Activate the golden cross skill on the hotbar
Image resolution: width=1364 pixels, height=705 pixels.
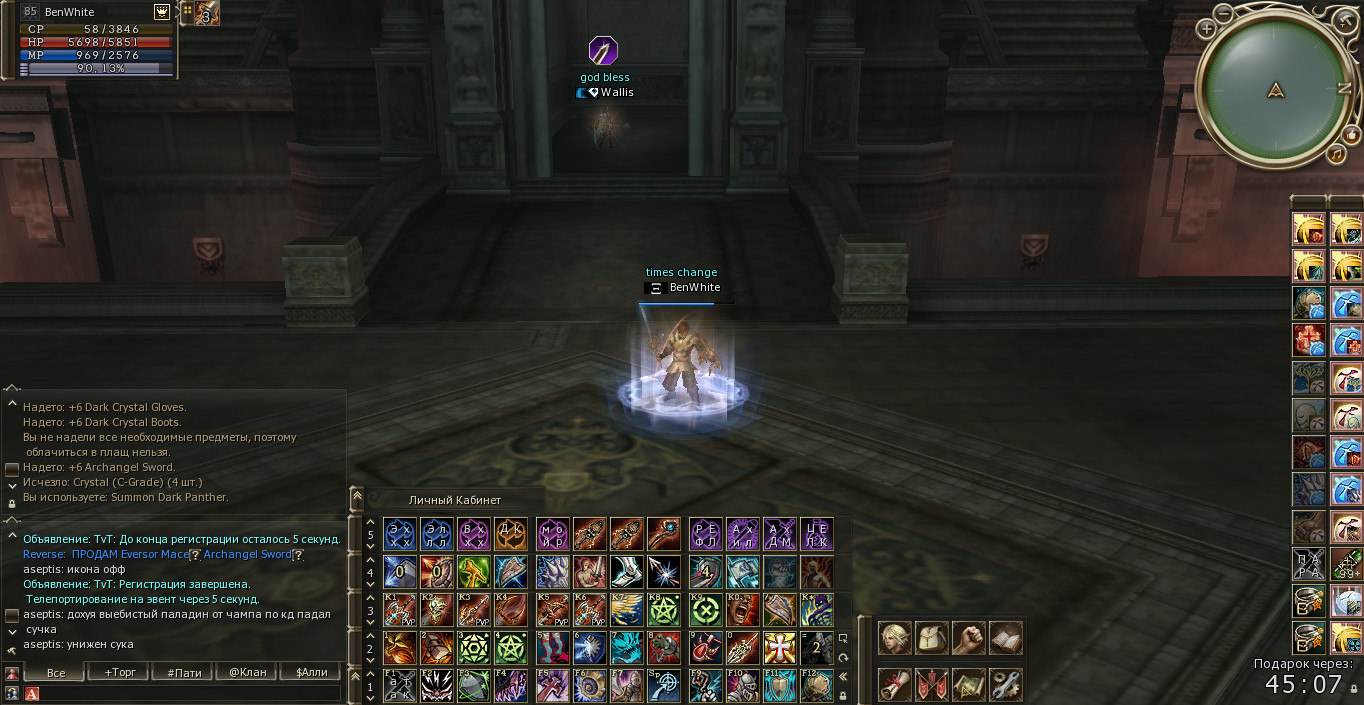(x=779, y=647)
